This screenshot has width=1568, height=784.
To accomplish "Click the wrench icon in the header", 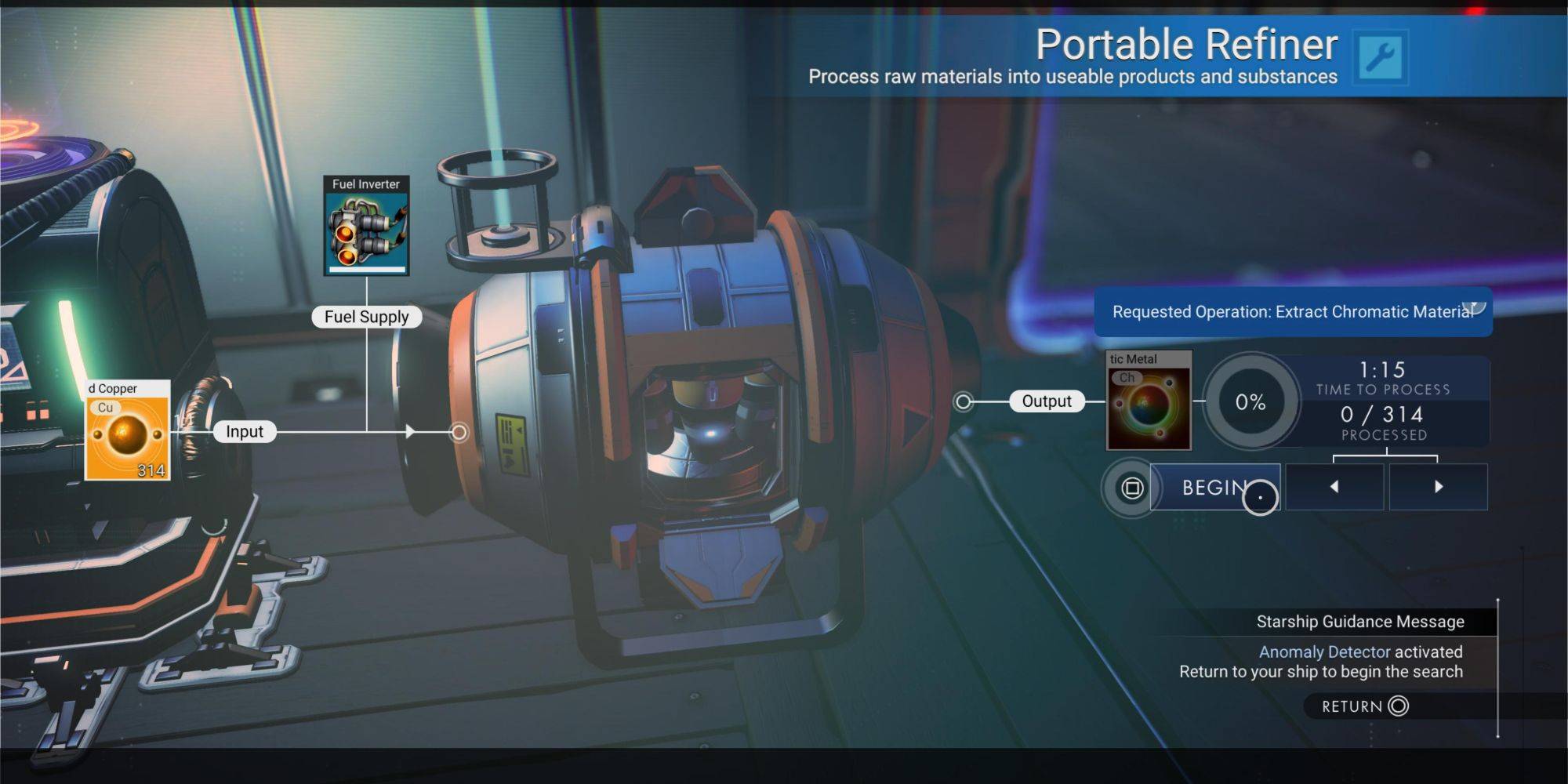I will [1380, 57].
